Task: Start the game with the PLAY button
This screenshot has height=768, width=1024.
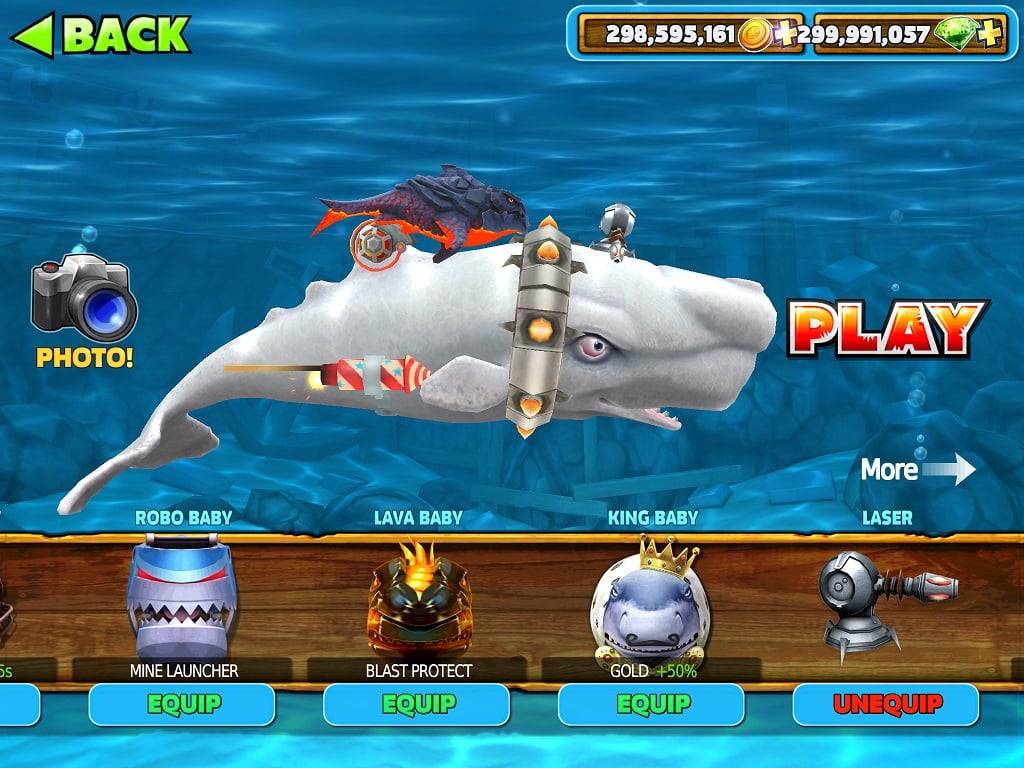Action: (887, 329)
